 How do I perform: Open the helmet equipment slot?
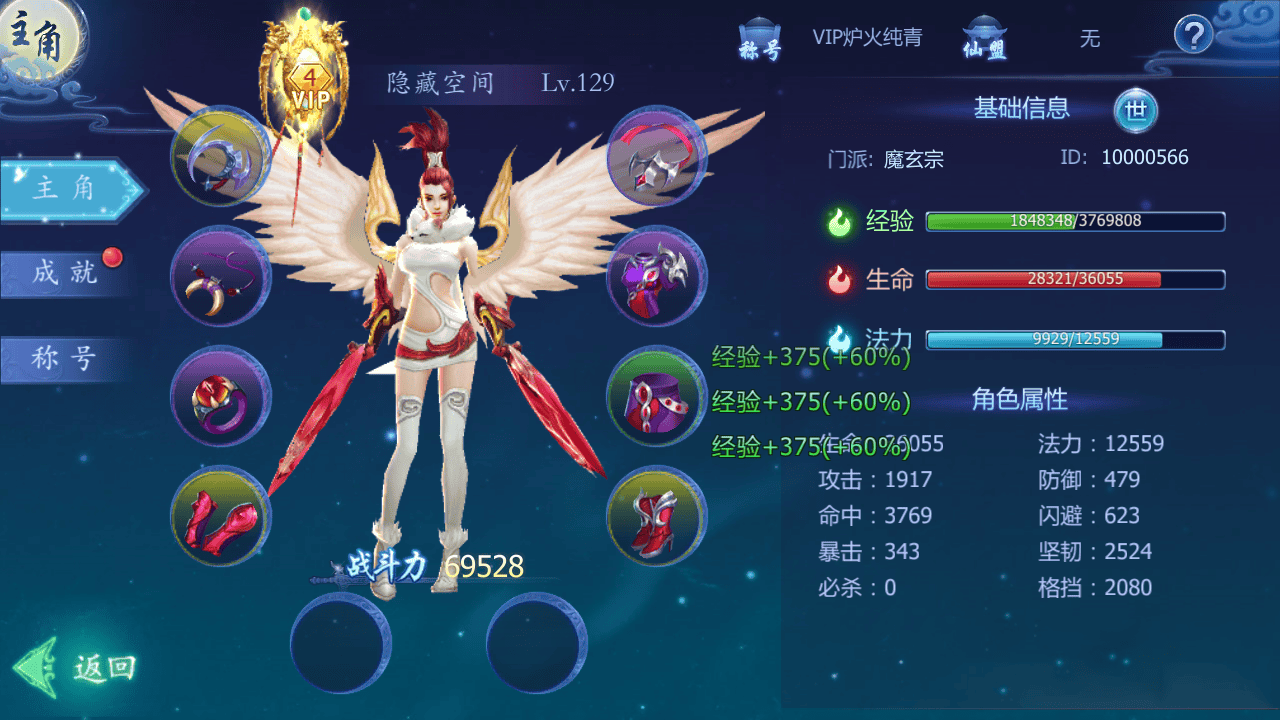coord(655,158)
